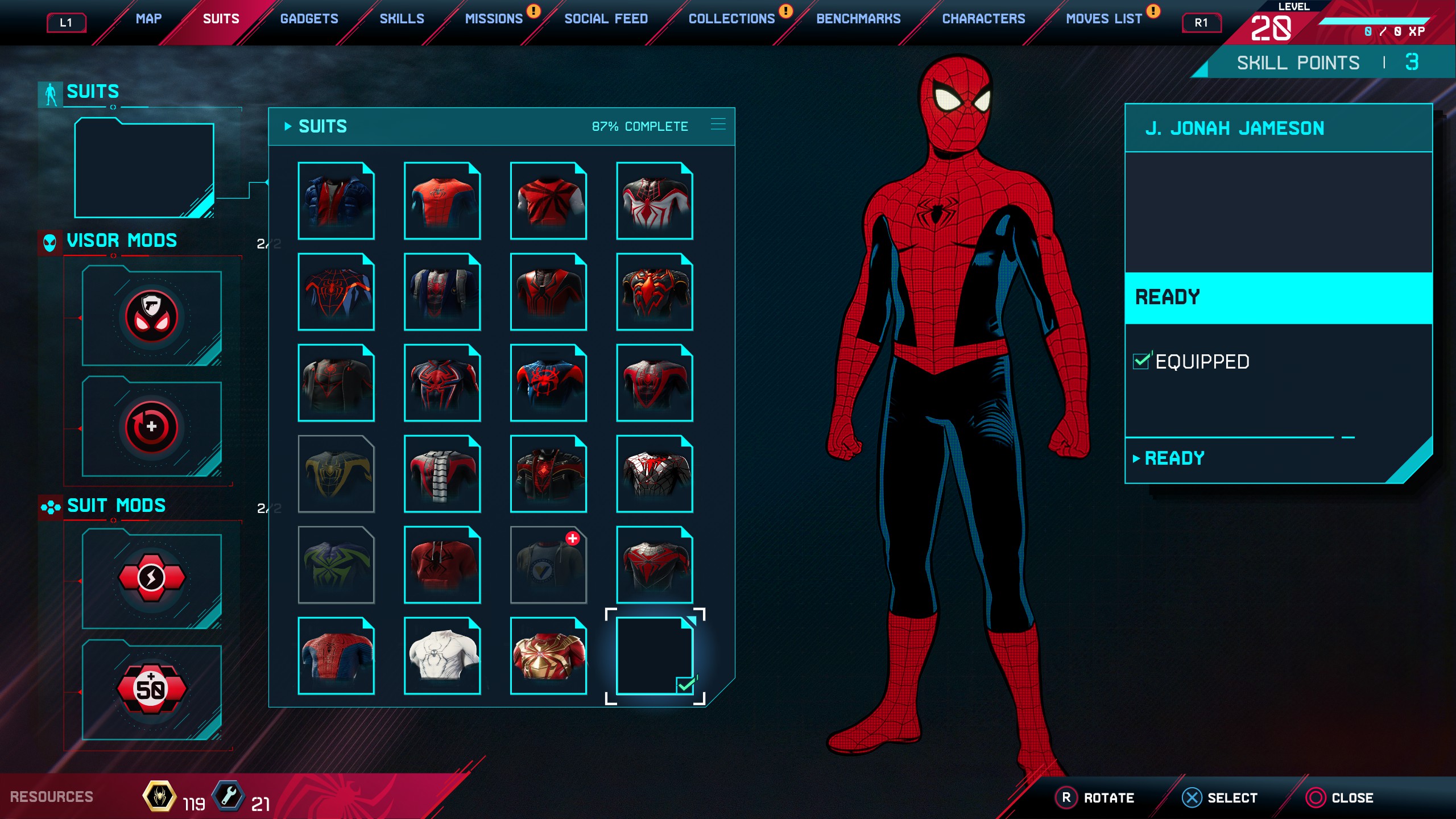View the Characters tab
This screenshot has width=1456, height=819.
click(x=983, y=19)
